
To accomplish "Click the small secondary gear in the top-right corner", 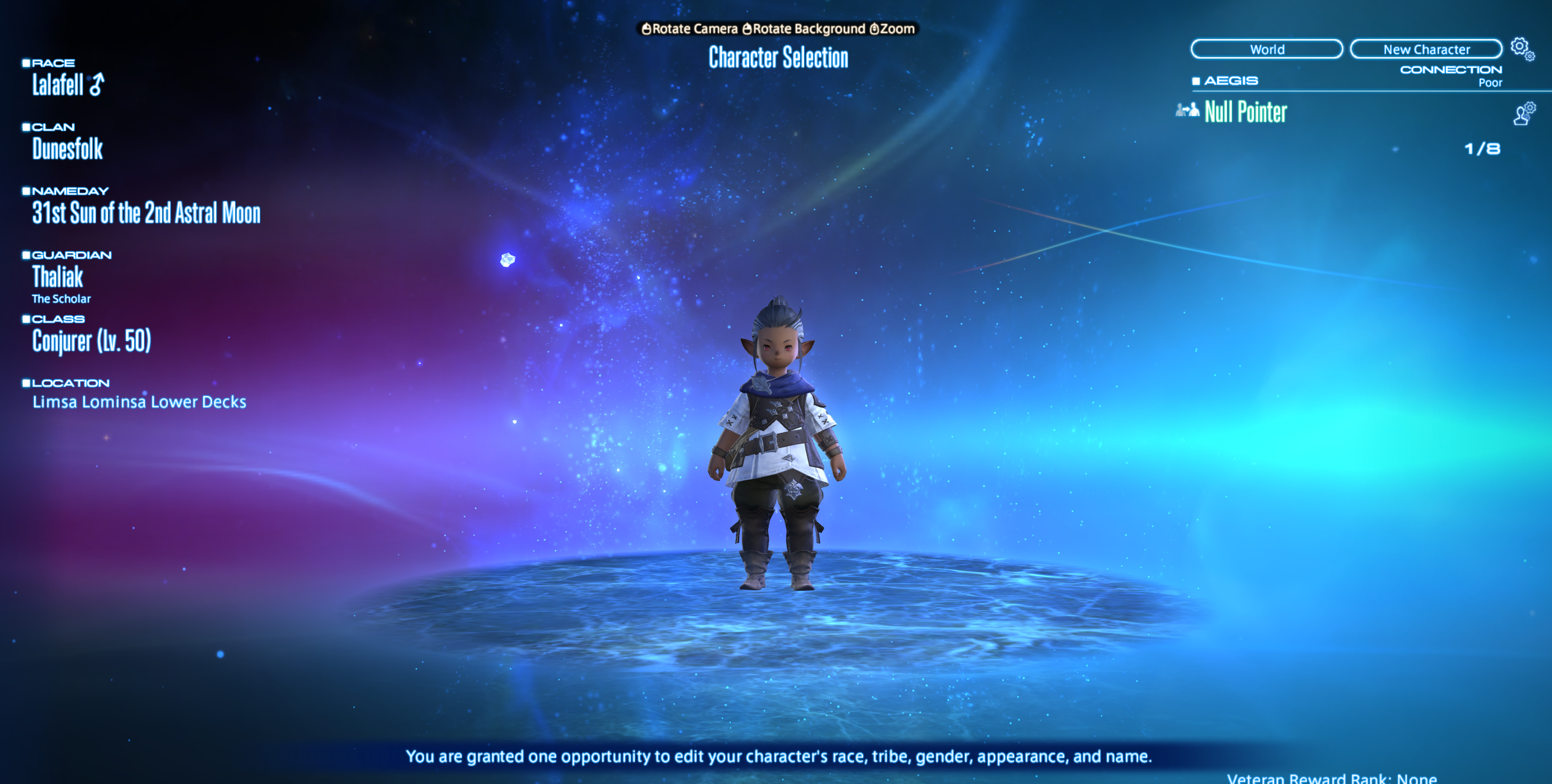I will [x=1530, y=57].
